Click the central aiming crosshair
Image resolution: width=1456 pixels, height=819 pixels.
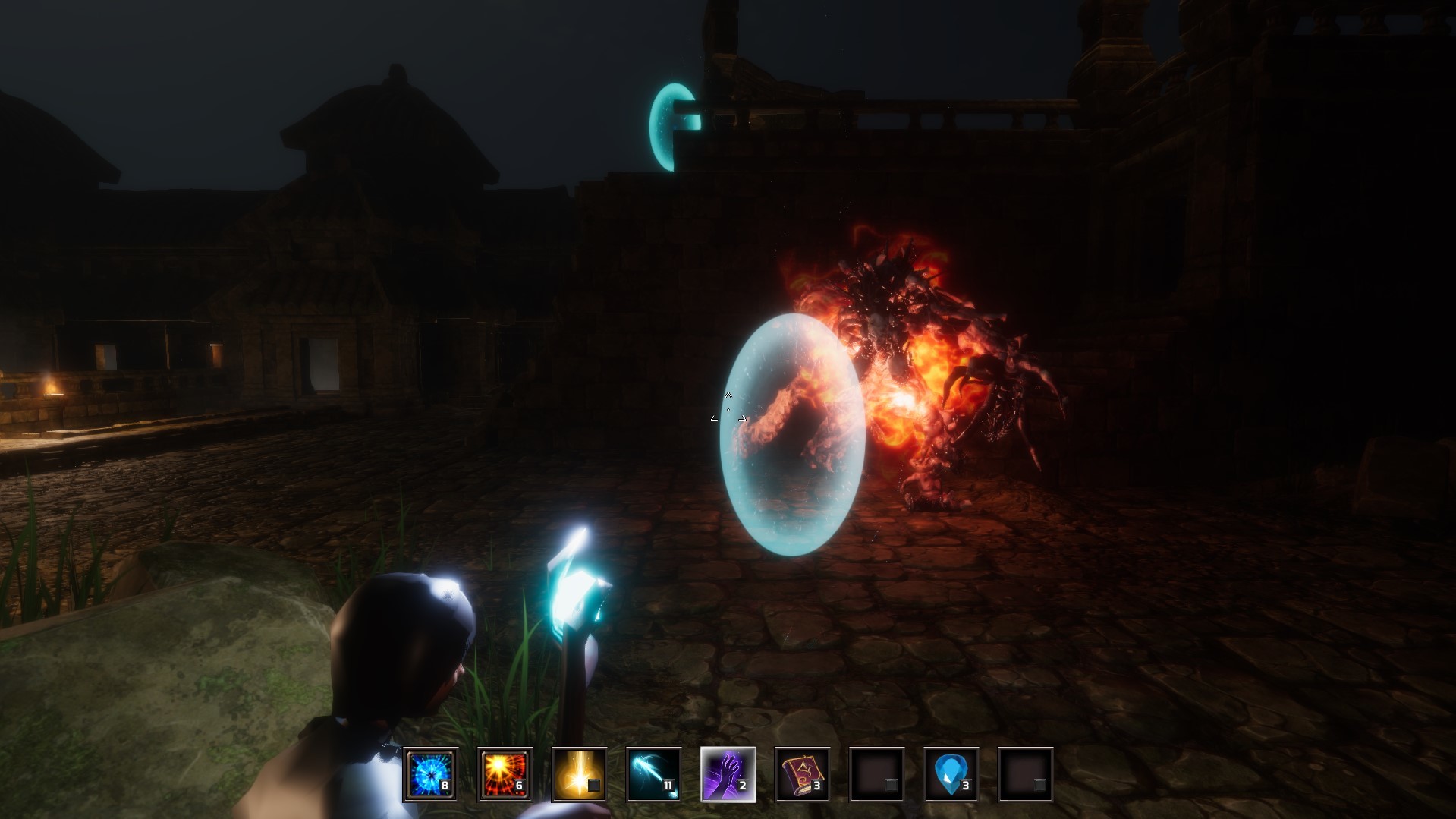(728, 410)
